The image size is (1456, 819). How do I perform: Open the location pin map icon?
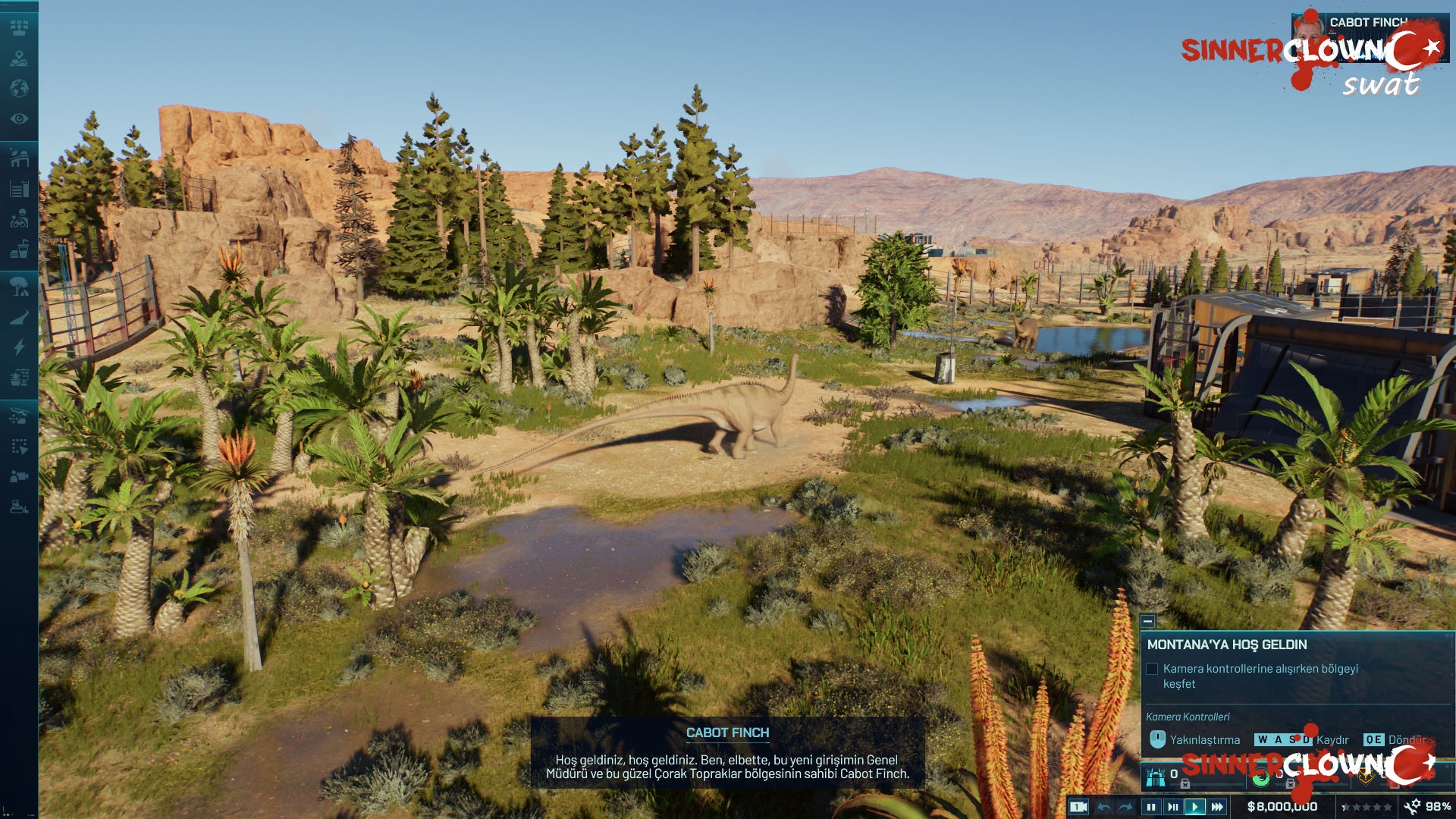[x=19, y=58]
